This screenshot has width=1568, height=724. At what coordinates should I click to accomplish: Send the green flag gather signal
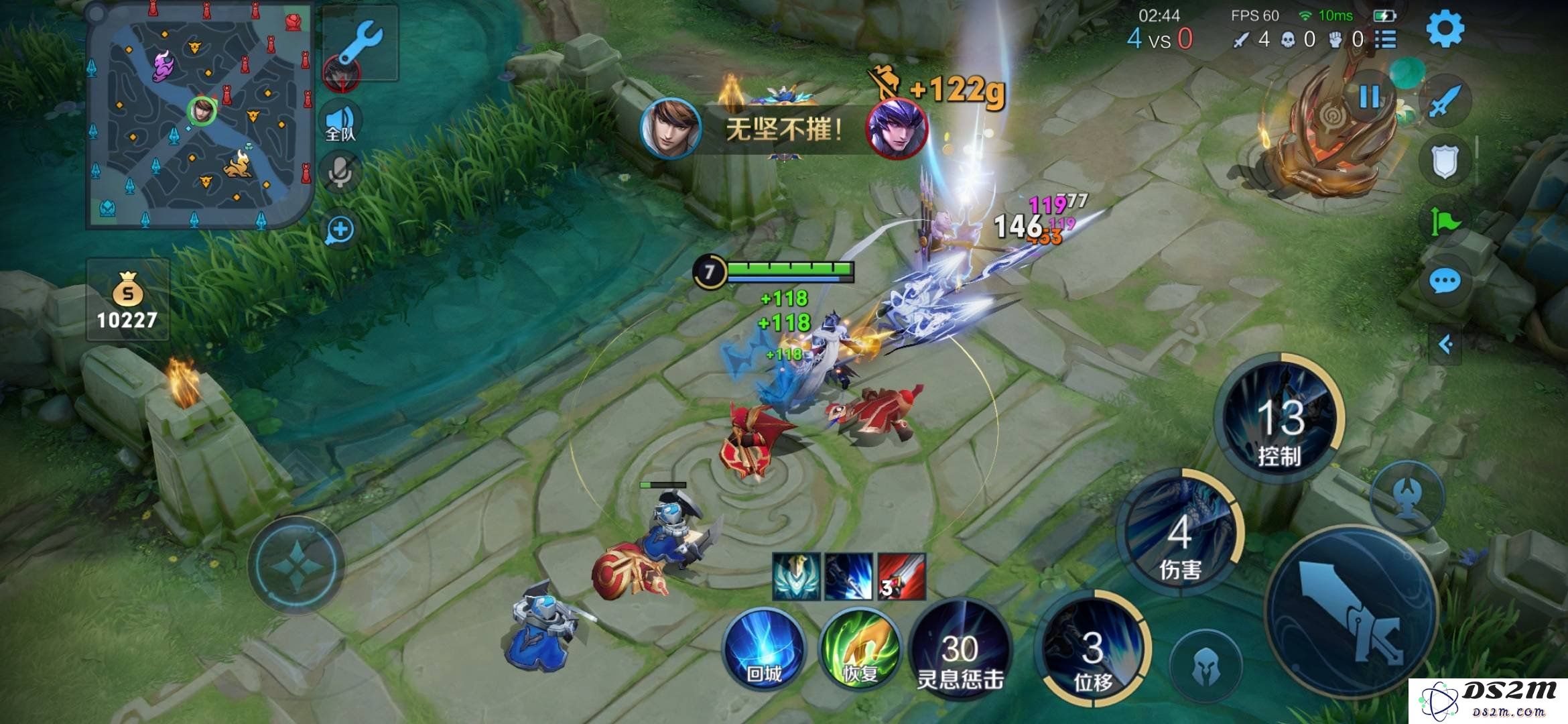coord(1445,220)
